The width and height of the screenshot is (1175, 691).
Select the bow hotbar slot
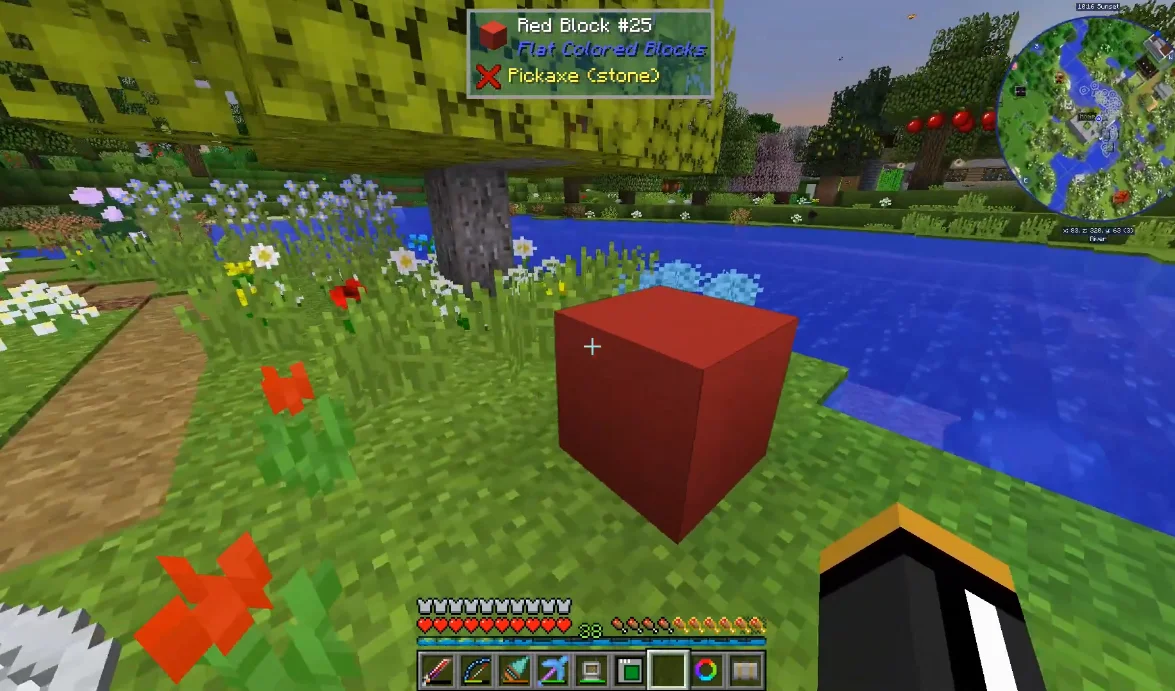[x=475, y=669]
